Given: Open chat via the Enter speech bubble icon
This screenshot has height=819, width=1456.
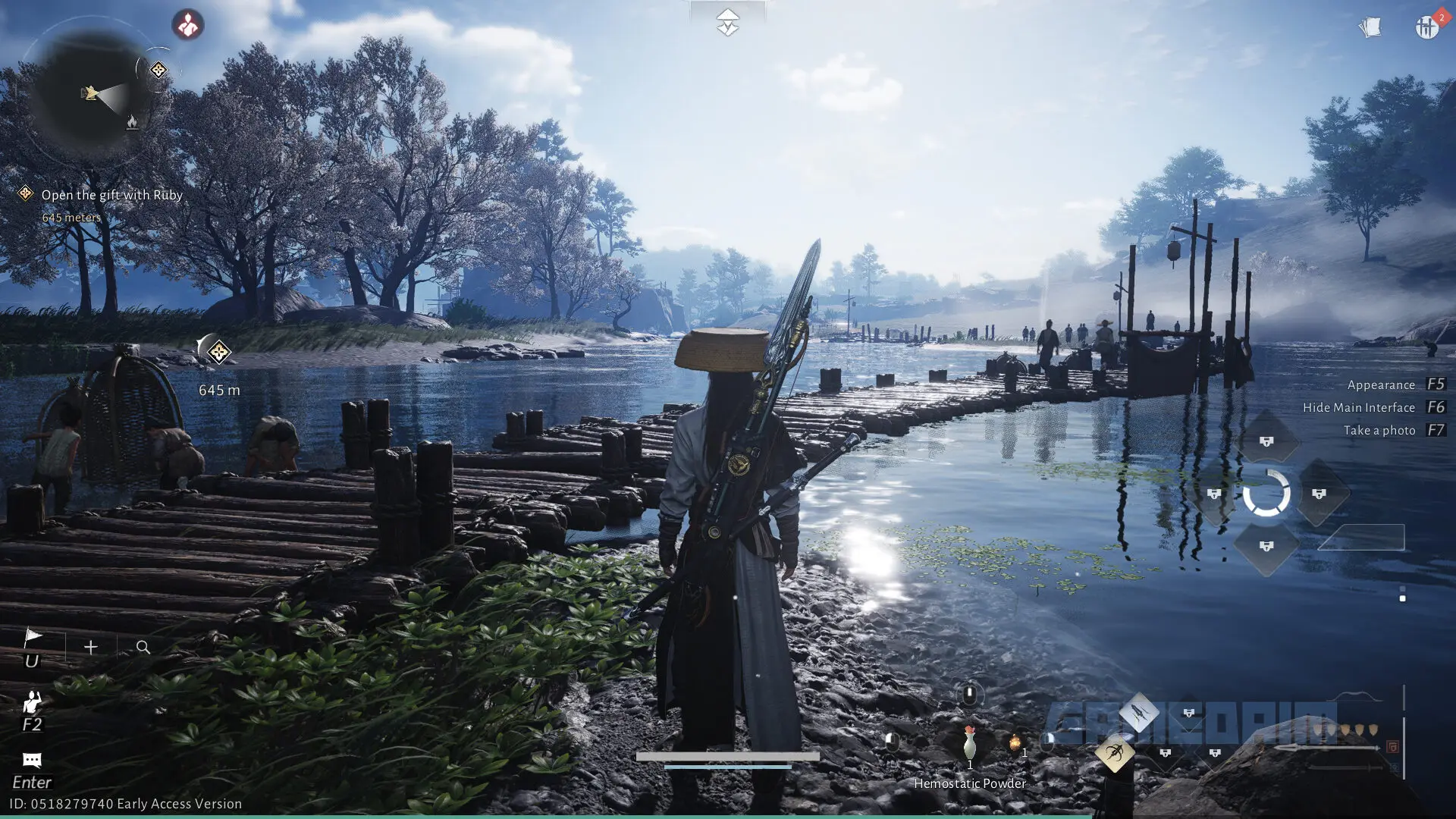Looking at the screenshot, I should (x=32, y=760).
